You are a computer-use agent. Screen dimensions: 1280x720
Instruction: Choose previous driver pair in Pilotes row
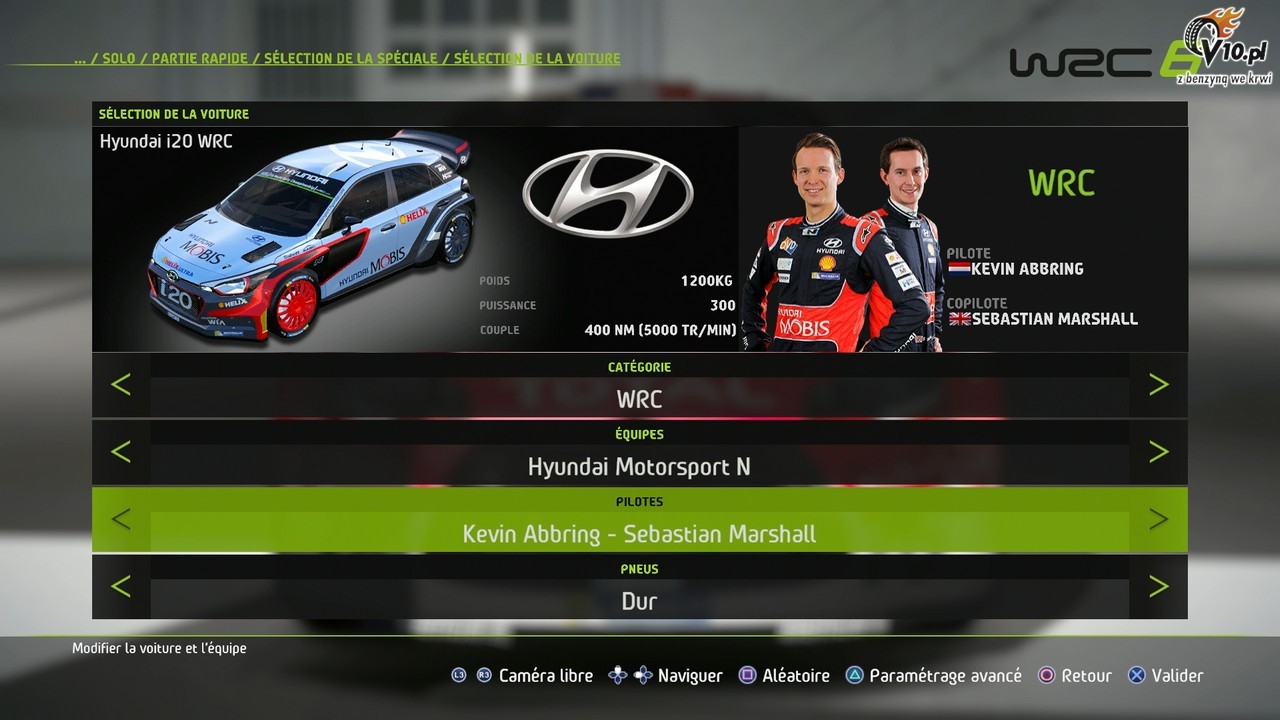121,519
